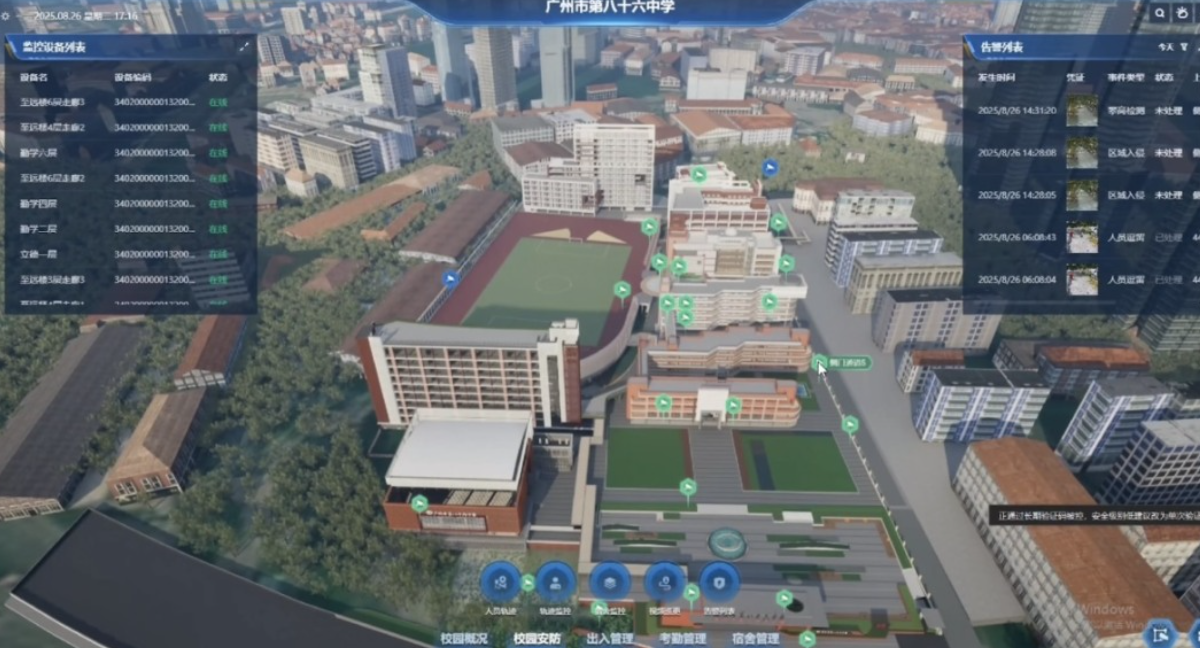Screen dimensions: 1200x648
Task: Open the 14:28:08 区域入侵 alarm thumbnail
Action: [x=1081, y=153]
